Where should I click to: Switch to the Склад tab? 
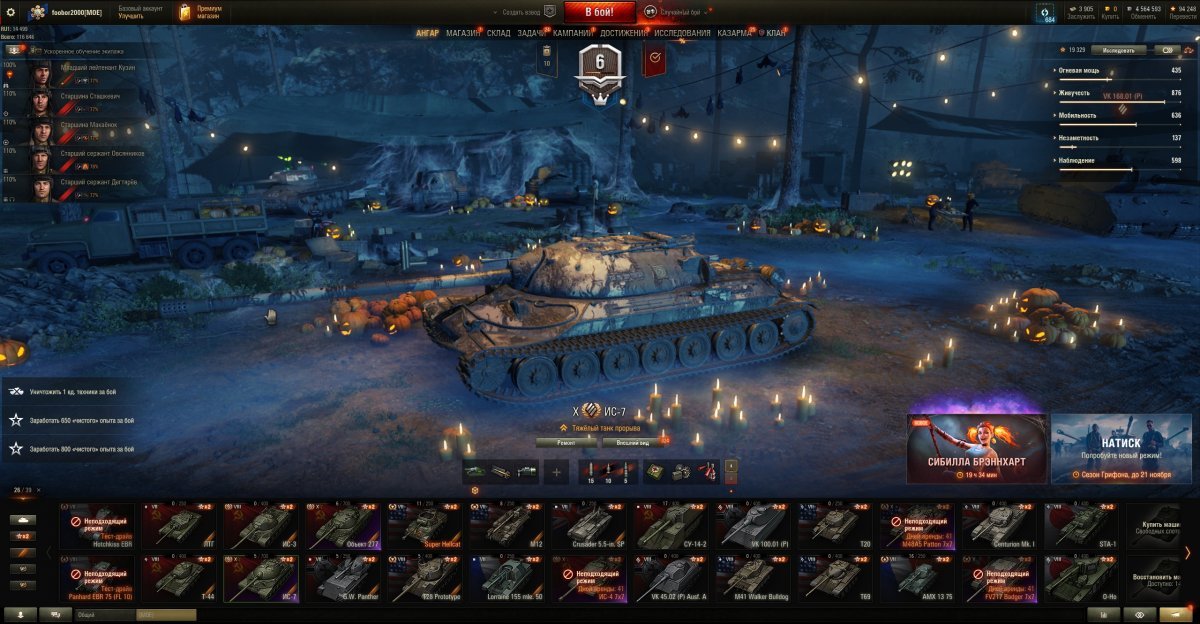click(498, 33)
